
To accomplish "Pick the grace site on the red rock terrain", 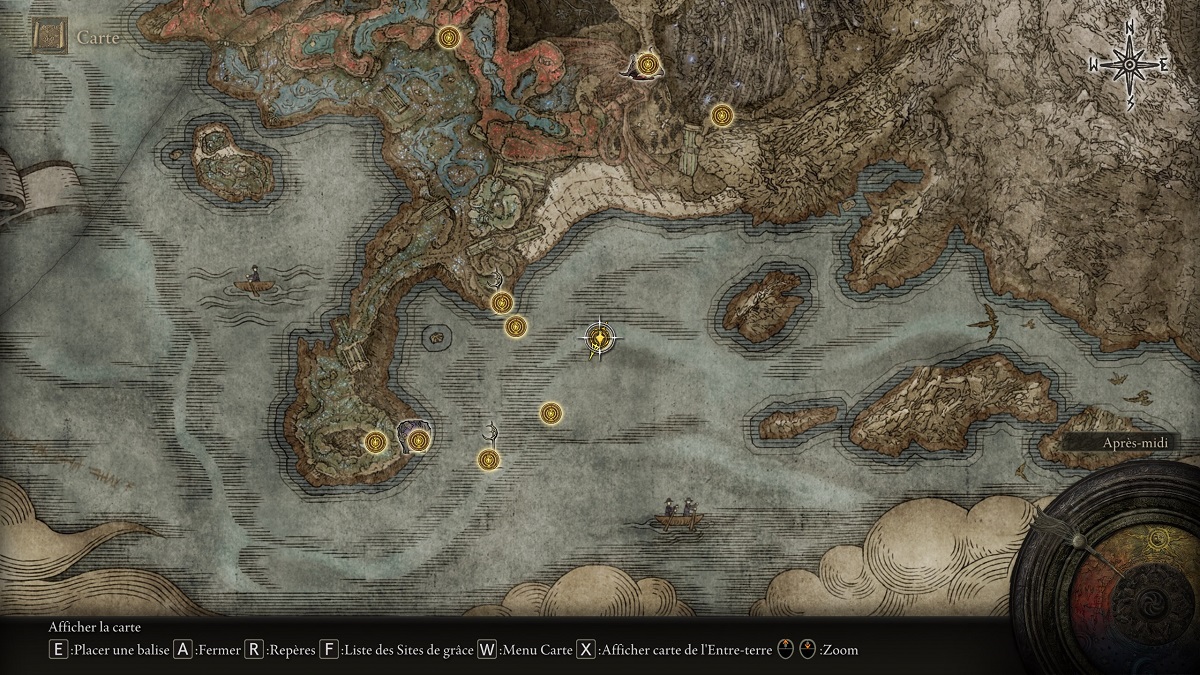I will coord(449,38).
